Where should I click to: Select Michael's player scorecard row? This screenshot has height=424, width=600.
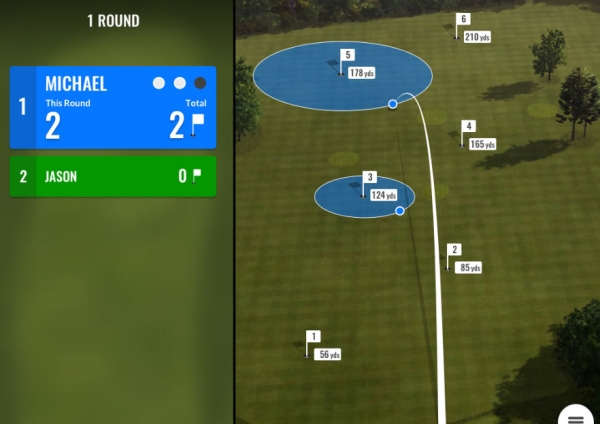click(x=113, y=108)
